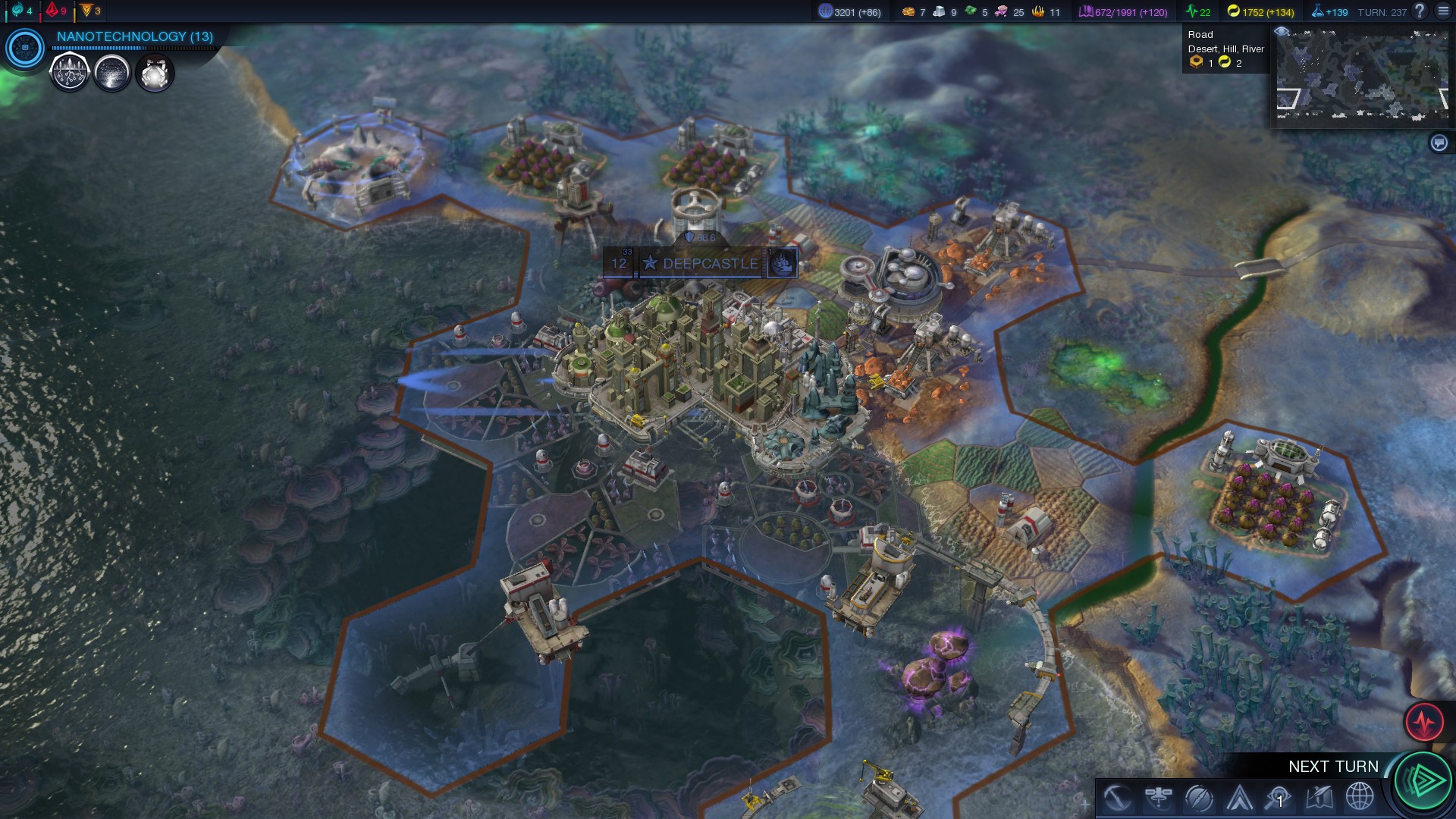1456x819 pixels.
Task: Select the particle burst tech icon
Action: [x=112, y=74]
